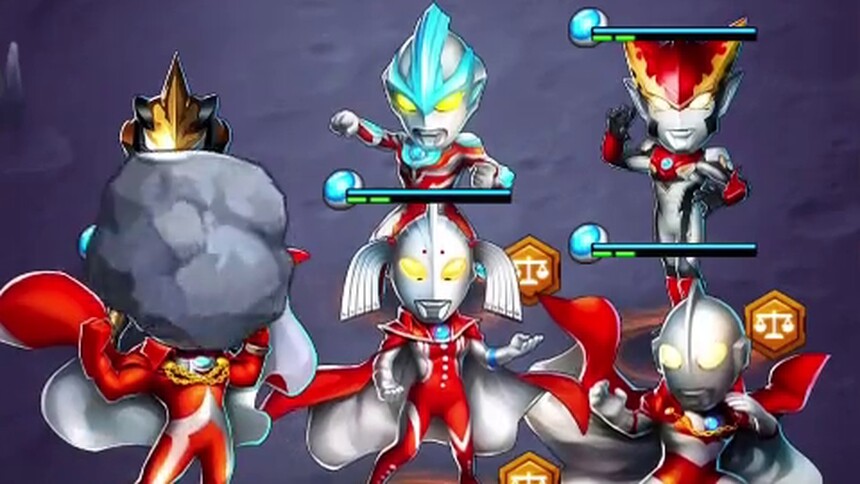This screenshot has height=484, width=860.
Task: Select the scale badge beside the center caped Ultraman
Action: [531, 267]
